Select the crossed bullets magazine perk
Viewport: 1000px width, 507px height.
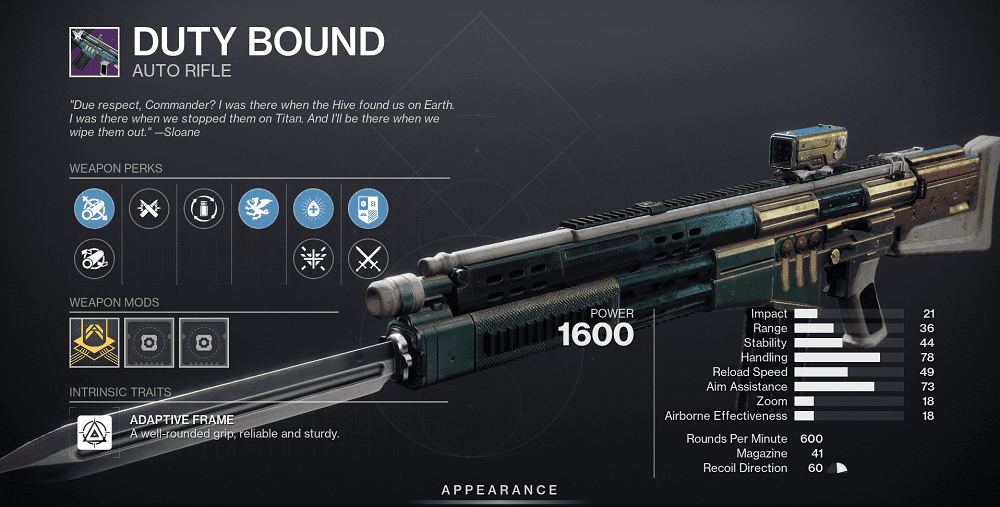[x=150, y=209]
